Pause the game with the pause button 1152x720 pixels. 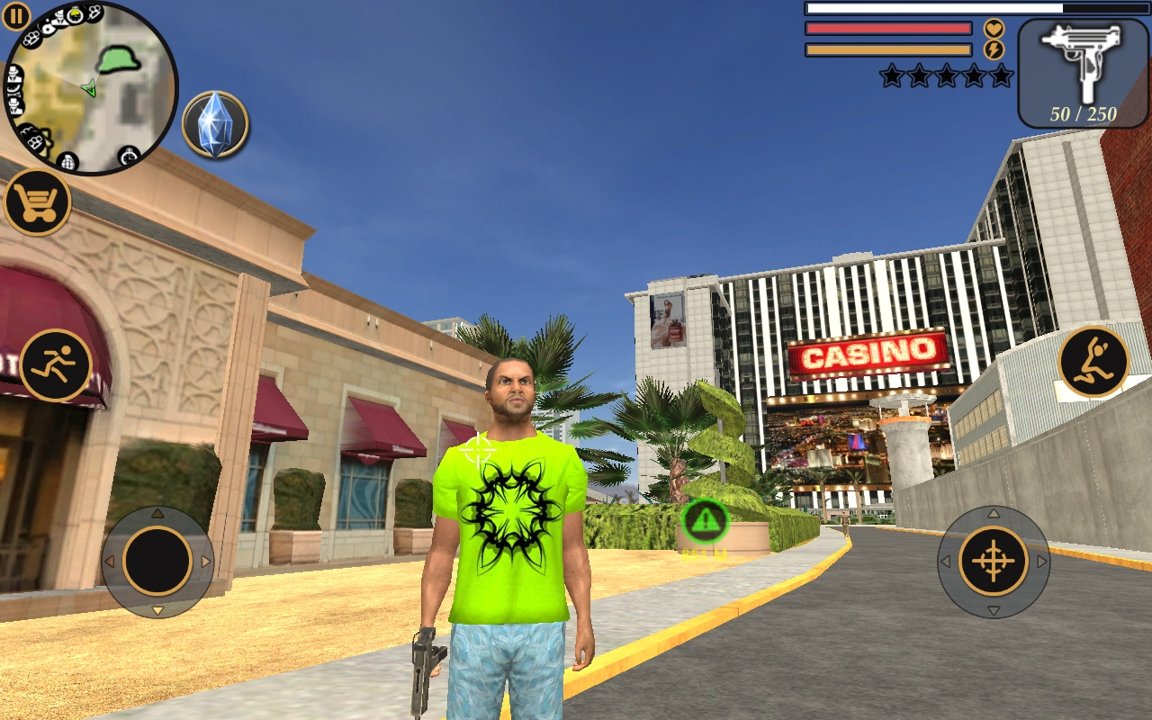16,15
